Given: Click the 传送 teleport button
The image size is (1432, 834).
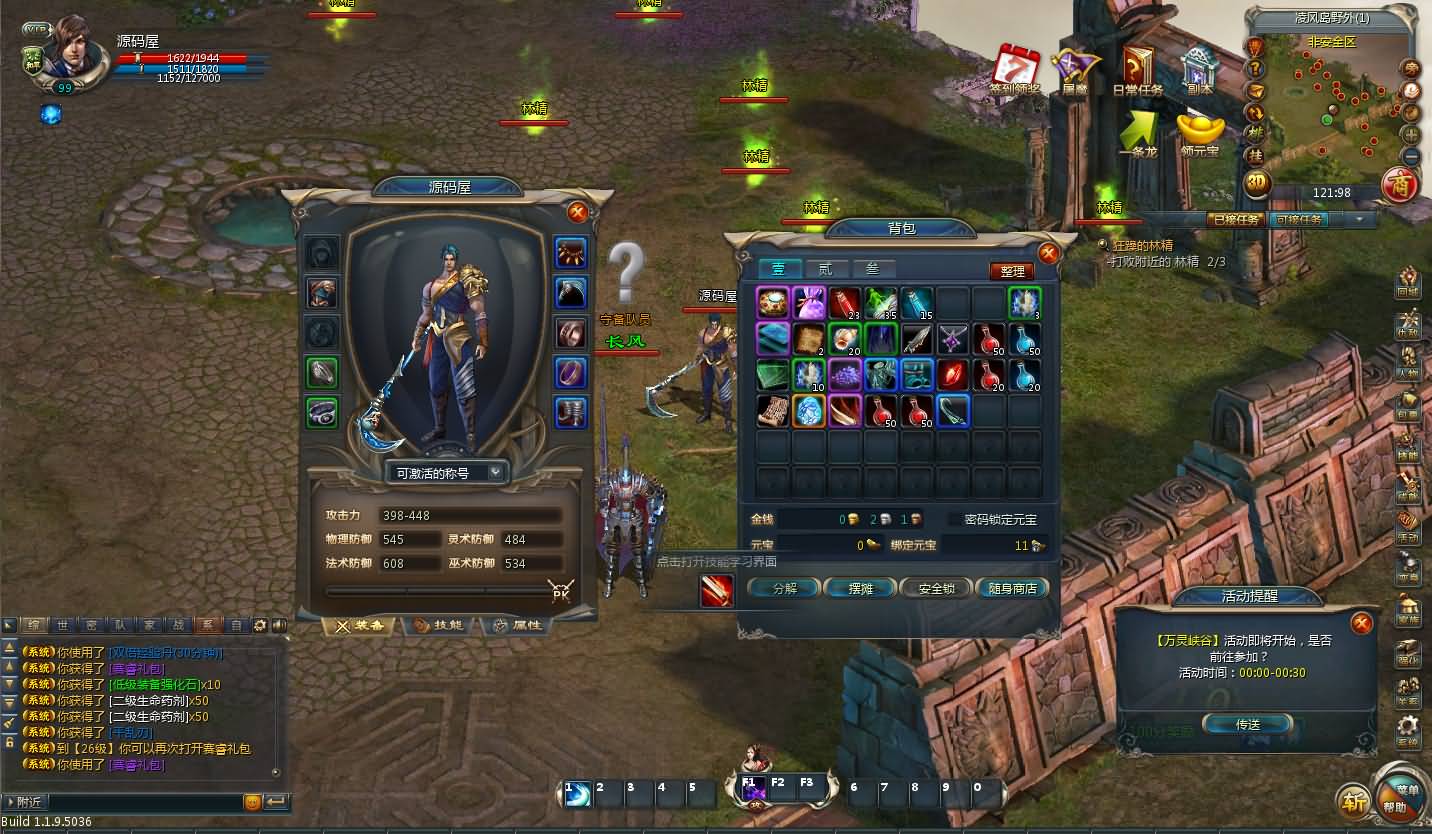Looking at the screenshot, I should click(x=1247, y=724).
